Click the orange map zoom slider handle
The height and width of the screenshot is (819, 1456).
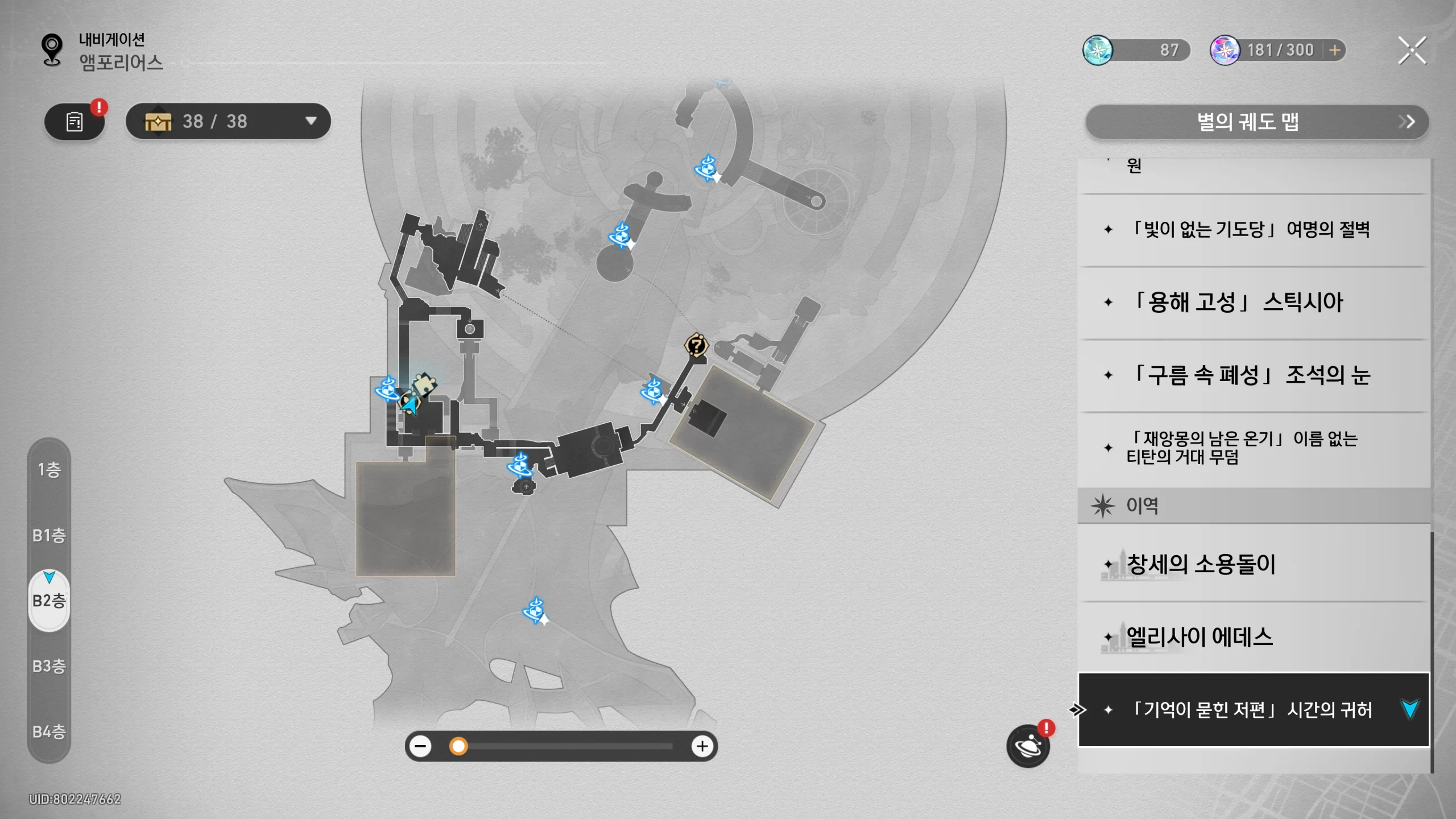click(458, 746)
